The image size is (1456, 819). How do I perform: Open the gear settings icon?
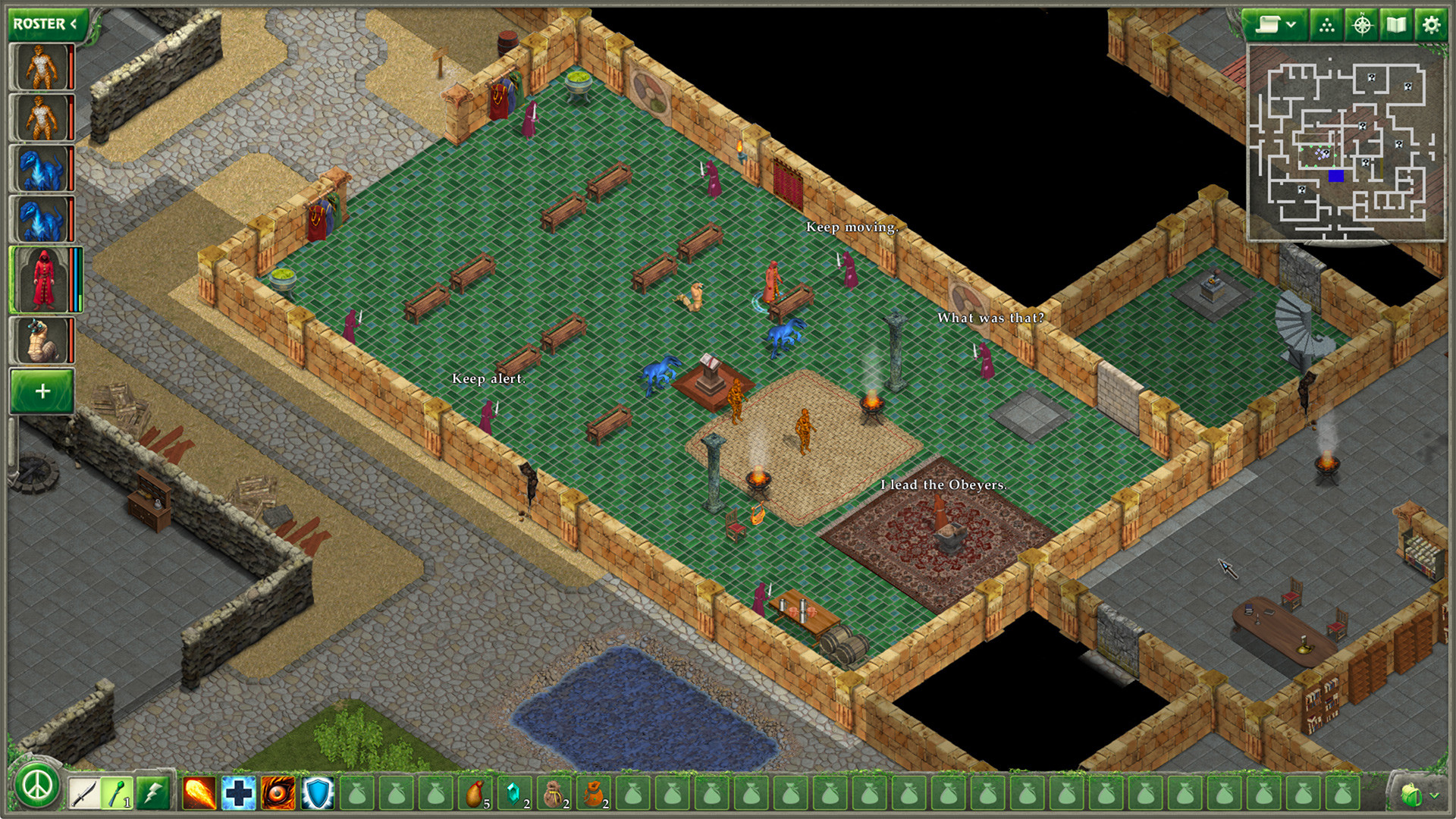(1431, 24)
